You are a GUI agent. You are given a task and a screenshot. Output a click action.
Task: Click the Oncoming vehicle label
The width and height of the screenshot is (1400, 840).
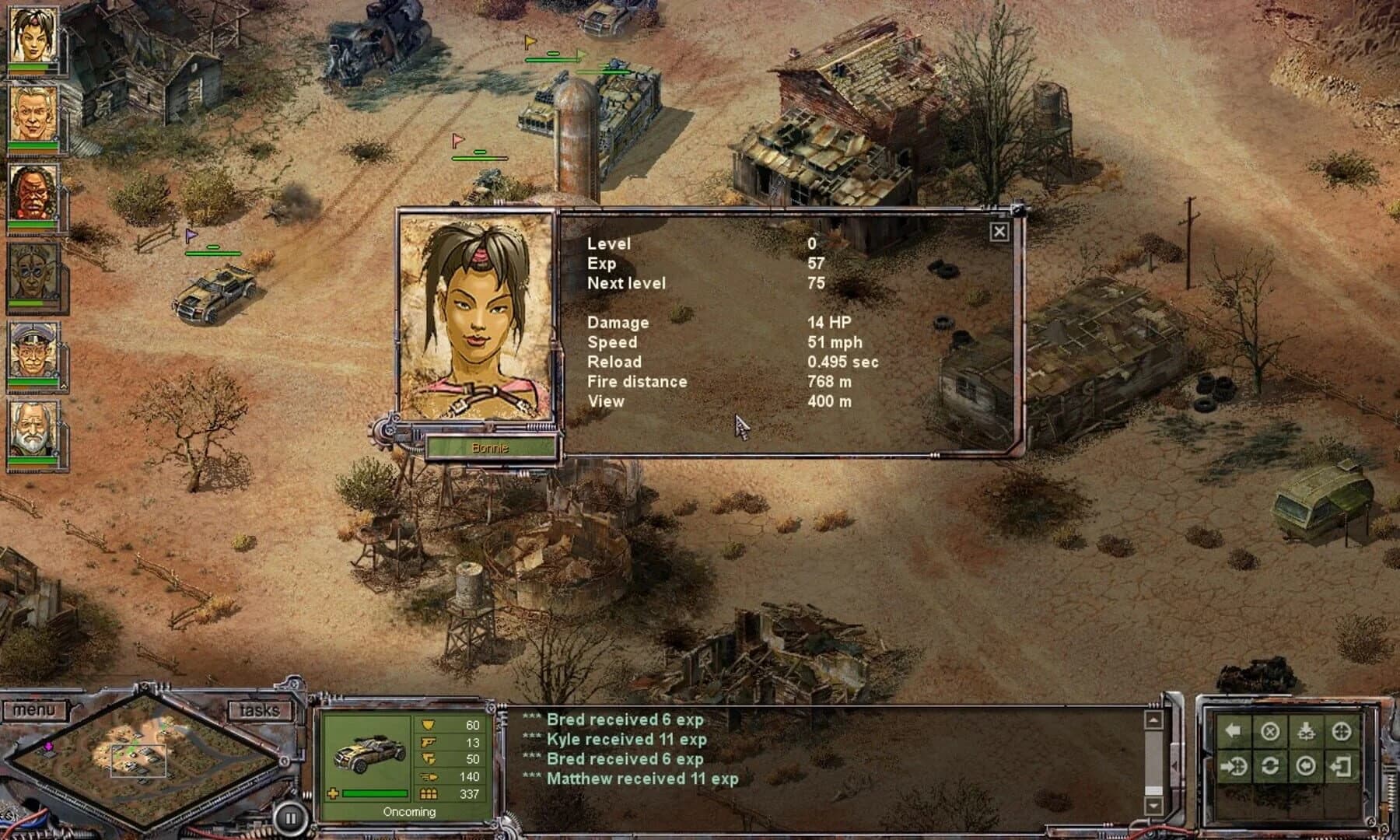coord(408,812)
